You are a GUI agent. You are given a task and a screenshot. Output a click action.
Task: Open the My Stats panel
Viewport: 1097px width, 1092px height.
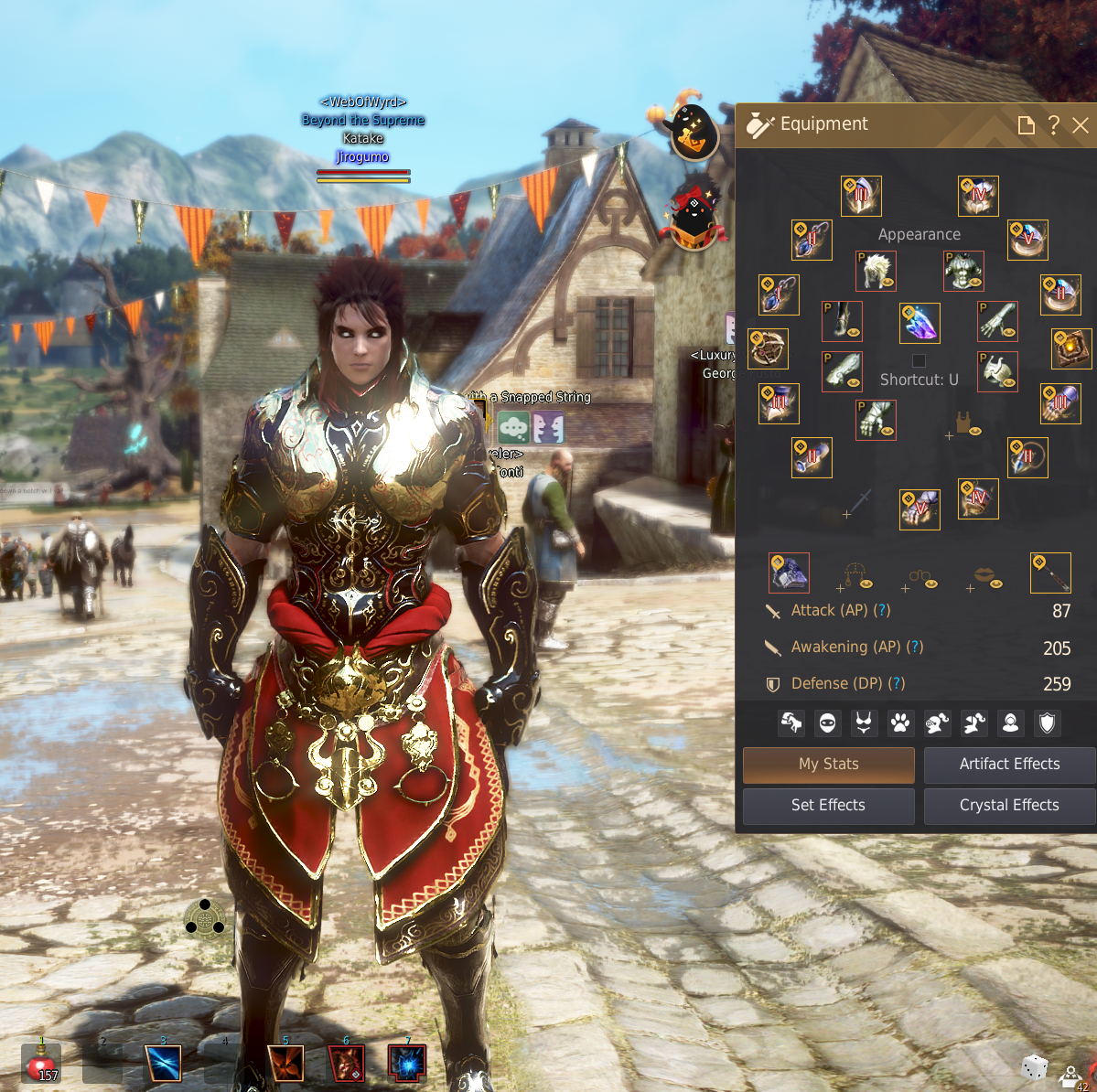click(x=828, y=765)
